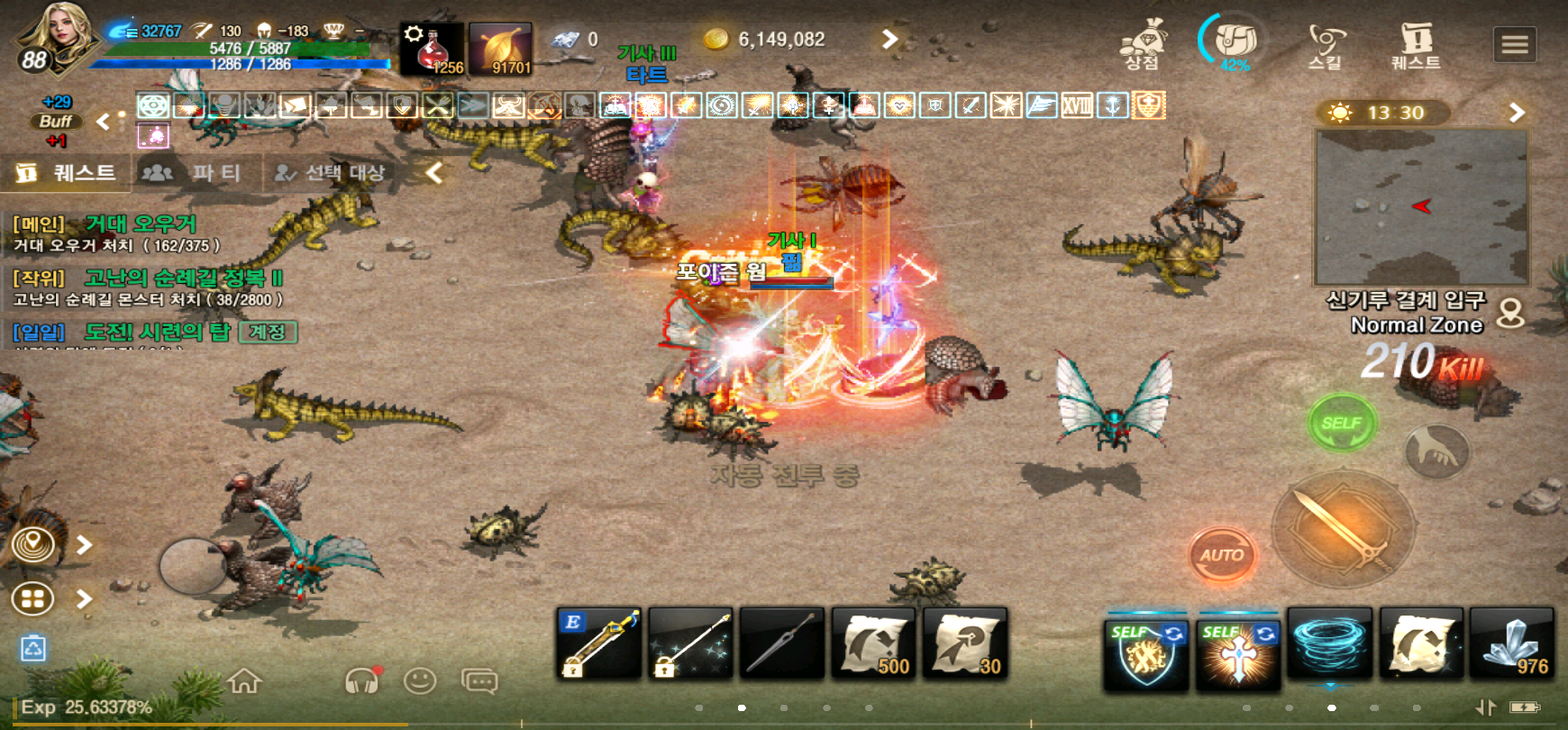This screenshot has height=730, width=1568.
Task: Open the hamburger main menu
Action: [1514, 44]
